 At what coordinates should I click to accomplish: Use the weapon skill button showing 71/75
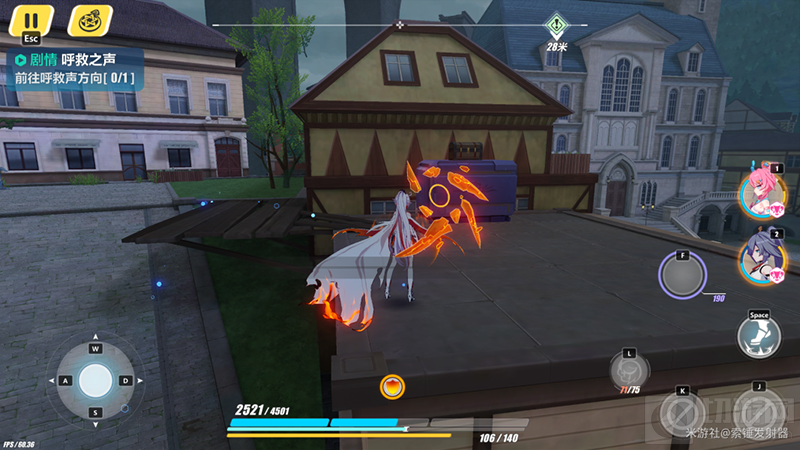tap(627, 370)
